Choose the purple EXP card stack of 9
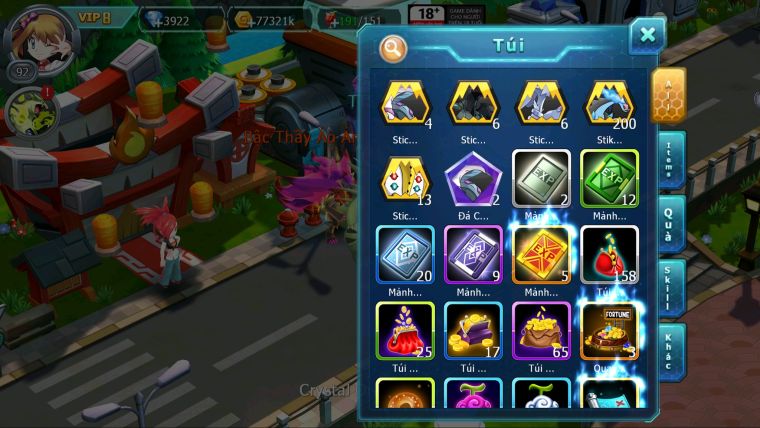 pos(473,254)
